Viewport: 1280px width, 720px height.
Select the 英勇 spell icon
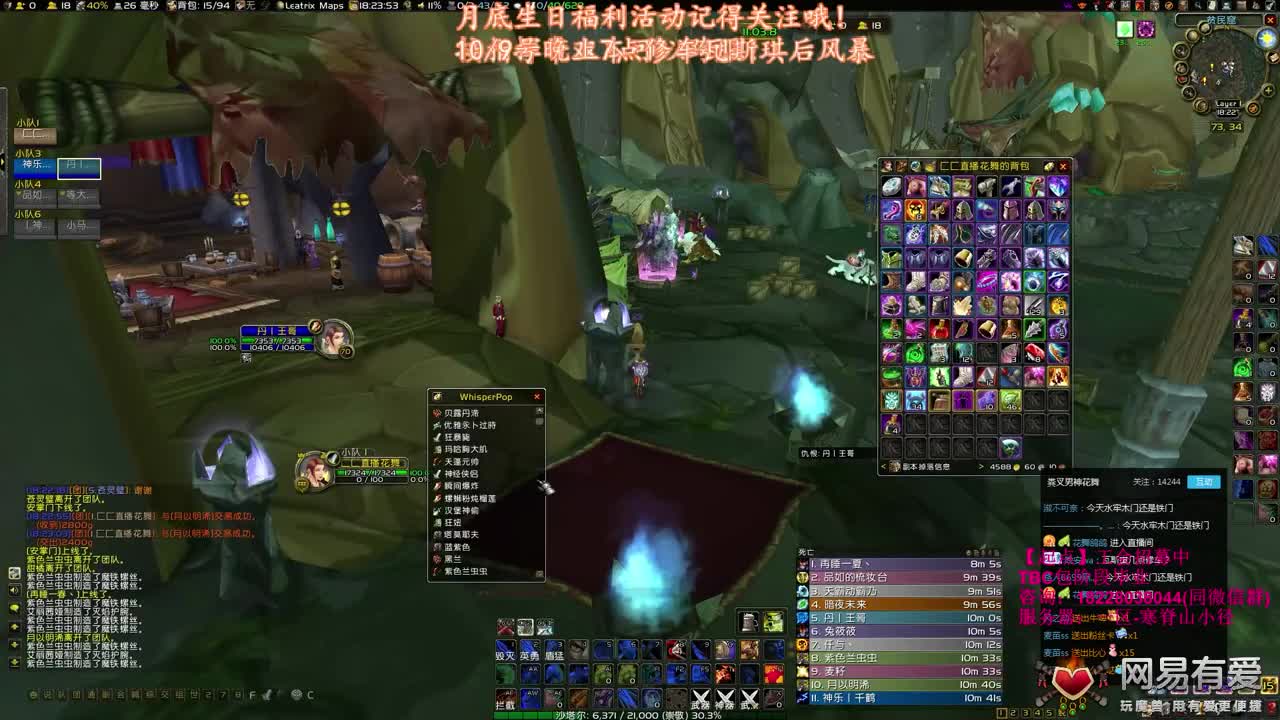tap(530, 650)
